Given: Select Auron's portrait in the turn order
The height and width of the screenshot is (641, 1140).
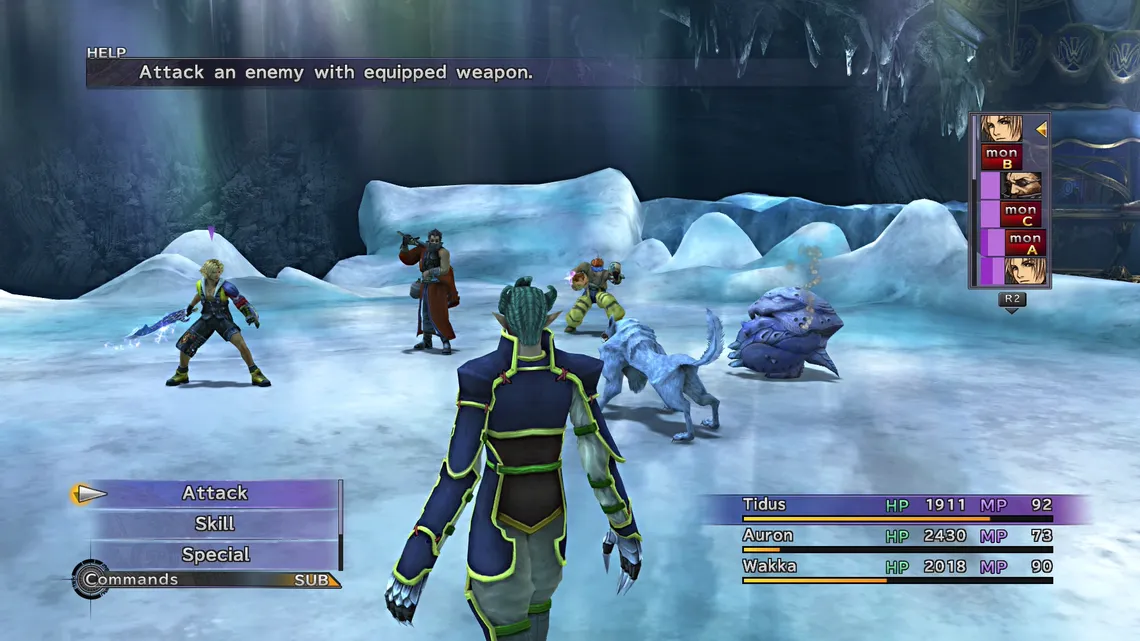Looking at the screenshot, I should pos(1021,185).
